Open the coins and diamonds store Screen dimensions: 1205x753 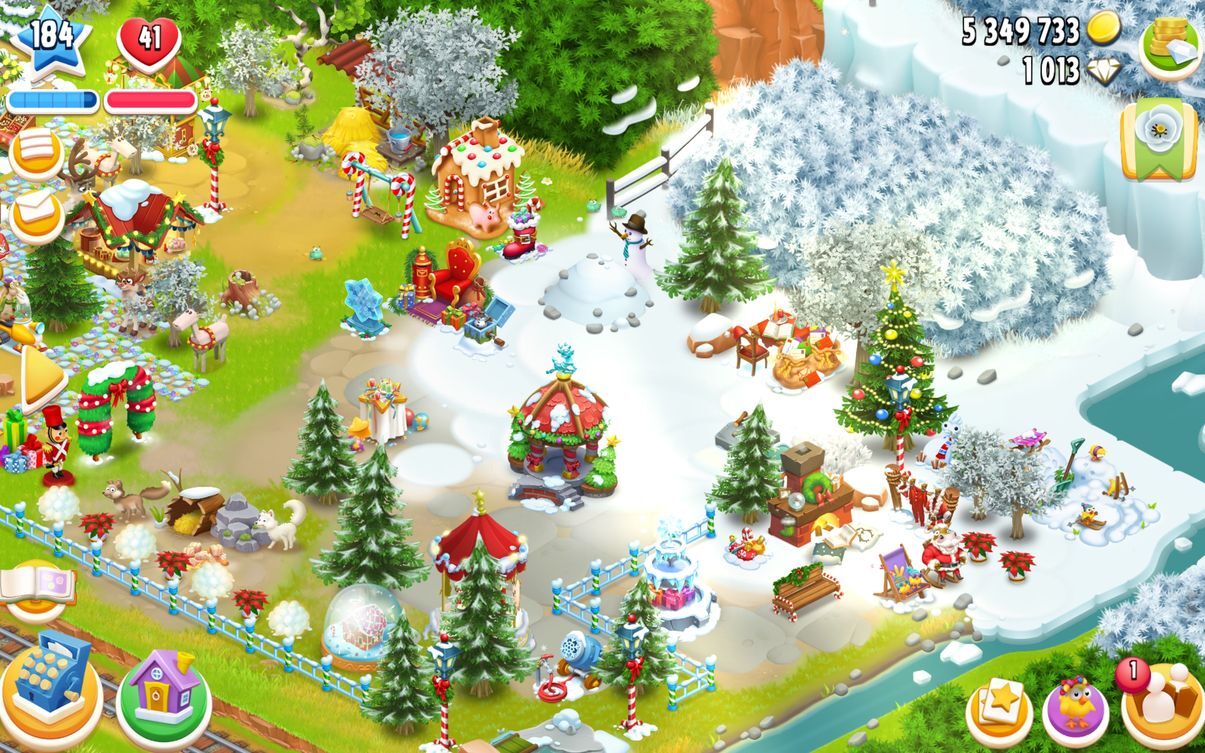[x=1170, y=45]
